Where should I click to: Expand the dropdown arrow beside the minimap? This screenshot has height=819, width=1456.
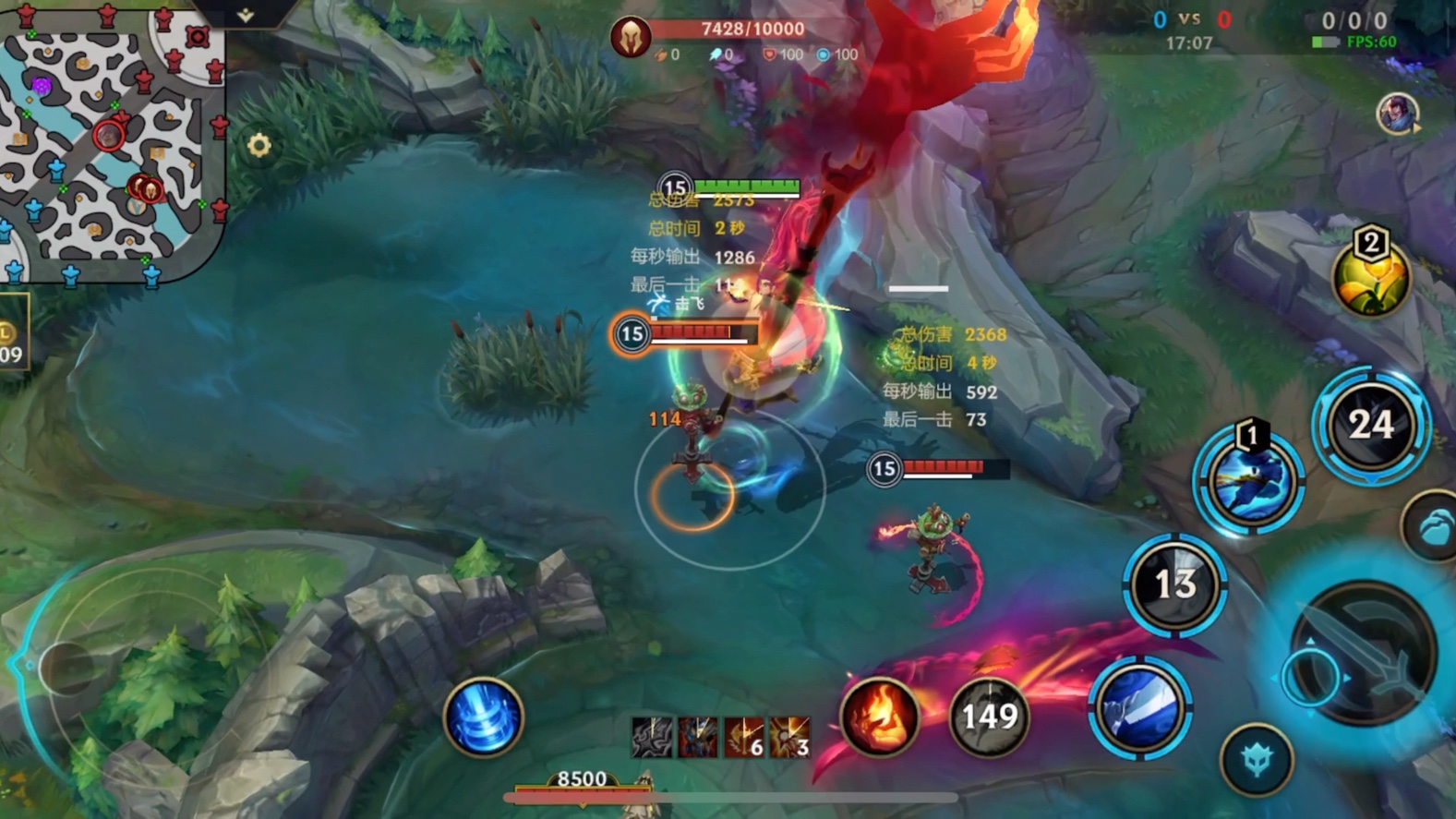tap(246, 15)
